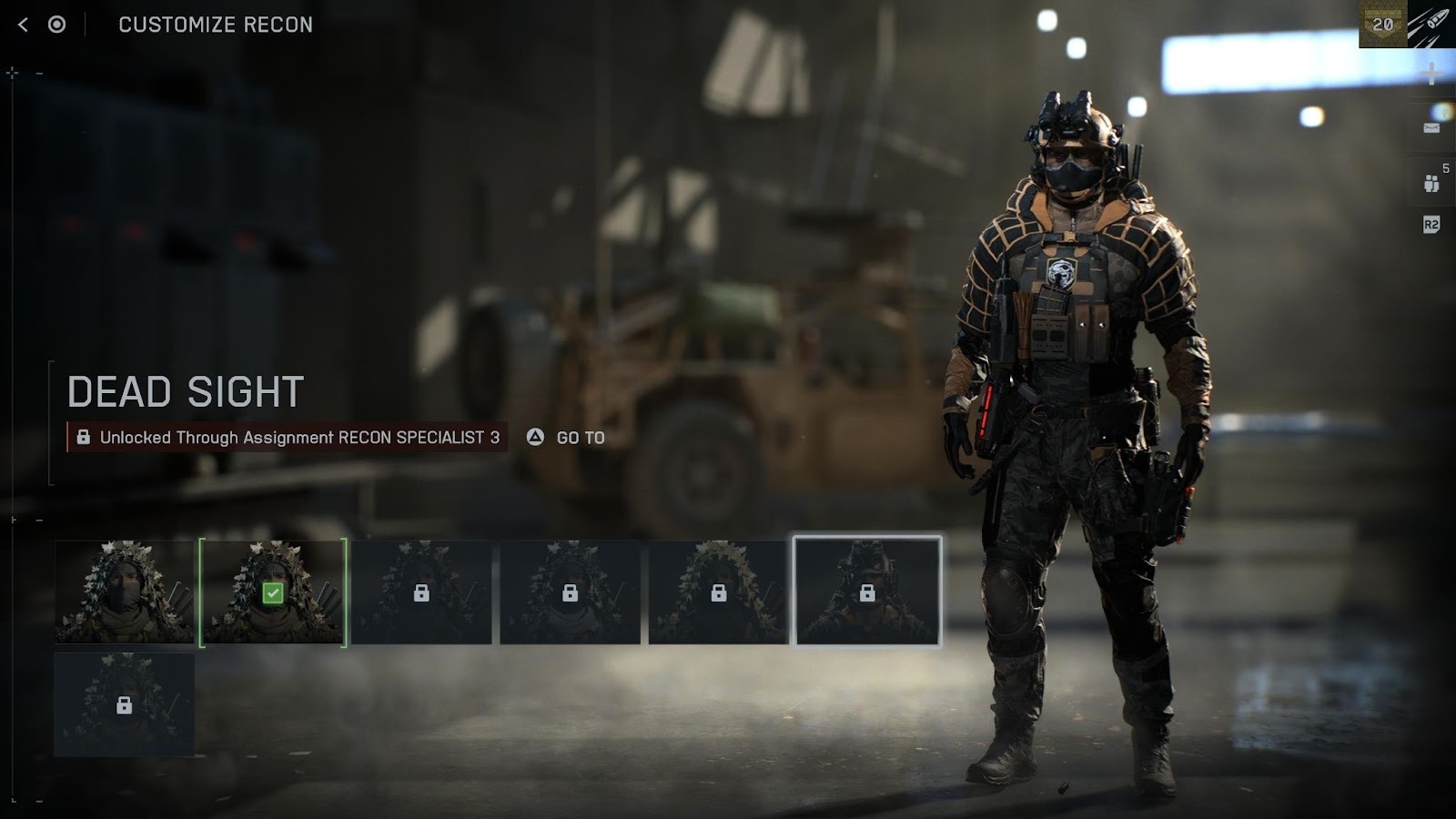This screenshot has width=1456, height=819.
Task: Open the bullet emblem player card
Action: [1431, 25]
